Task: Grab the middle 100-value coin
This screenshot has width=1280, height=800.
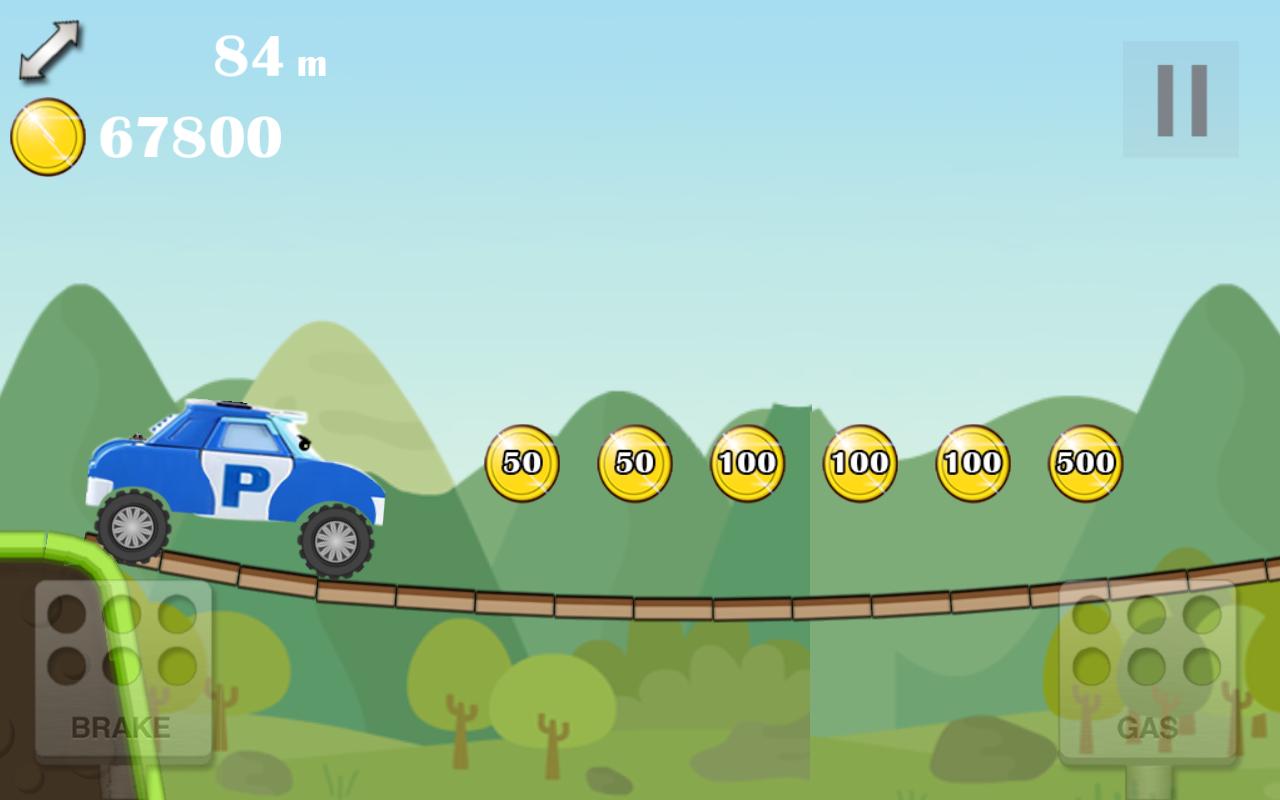Action: 861,462
